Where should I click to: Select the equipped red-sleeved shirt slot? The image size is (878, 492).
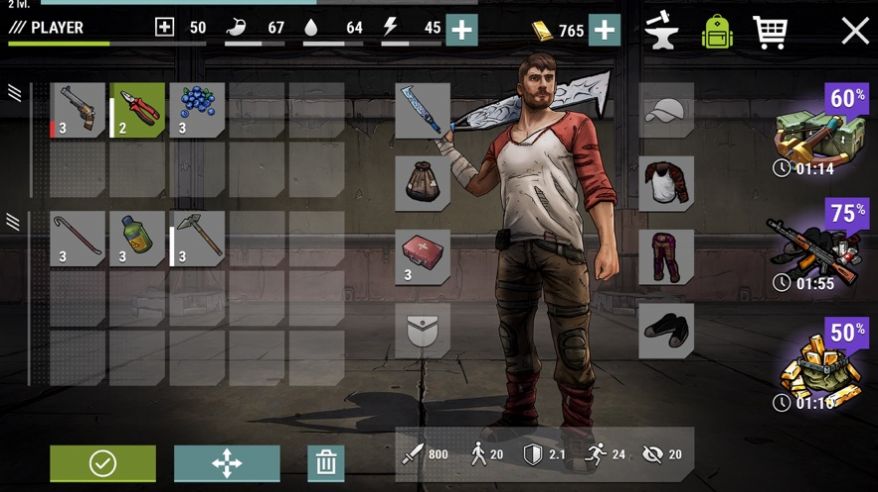pyautogui.click(x=666, y=183)
